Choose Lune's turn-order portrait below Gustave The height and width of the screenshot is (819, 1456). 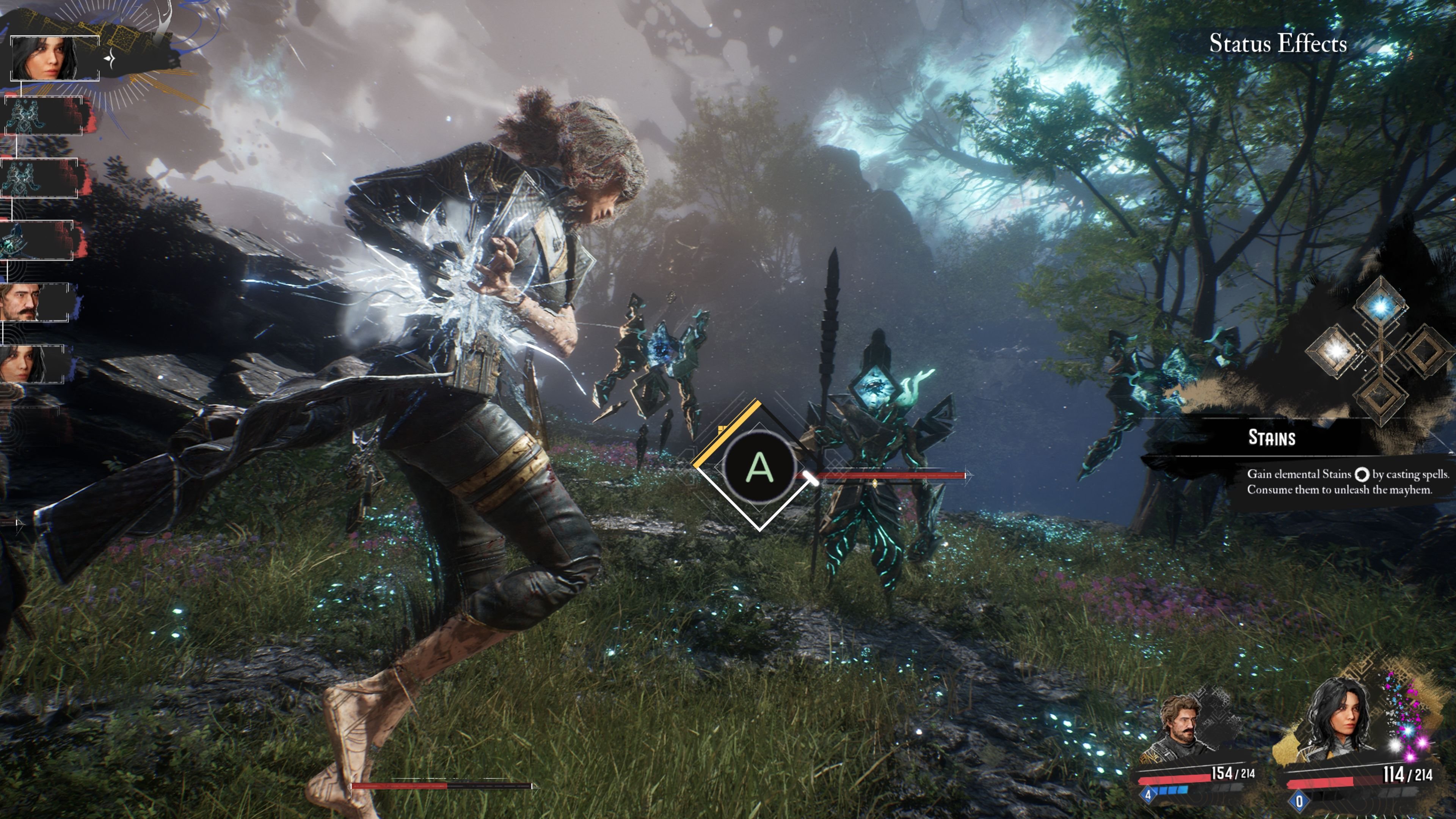pos(31,364)
